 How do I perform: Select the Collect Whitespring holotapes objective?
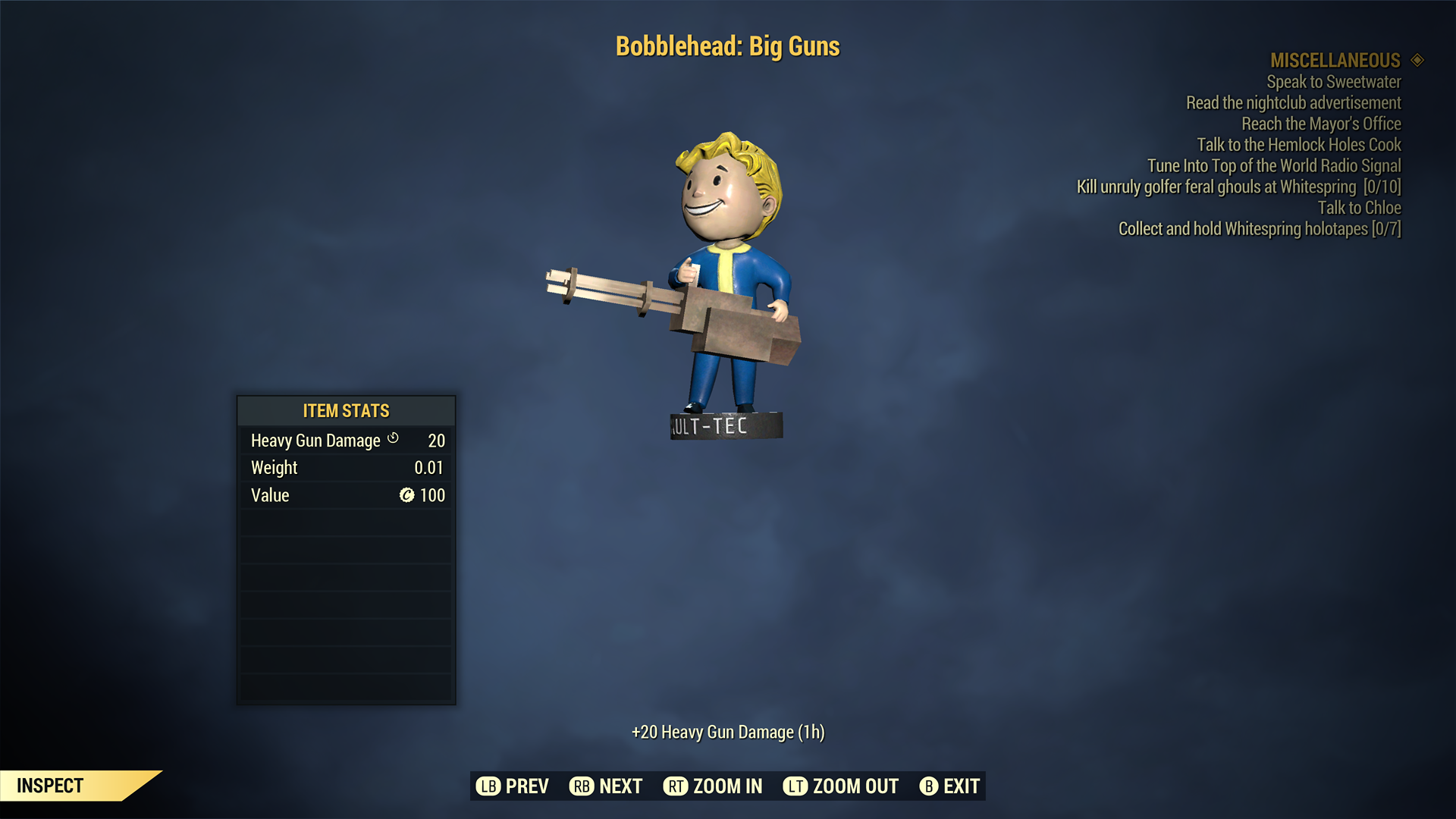(1259, 229)
